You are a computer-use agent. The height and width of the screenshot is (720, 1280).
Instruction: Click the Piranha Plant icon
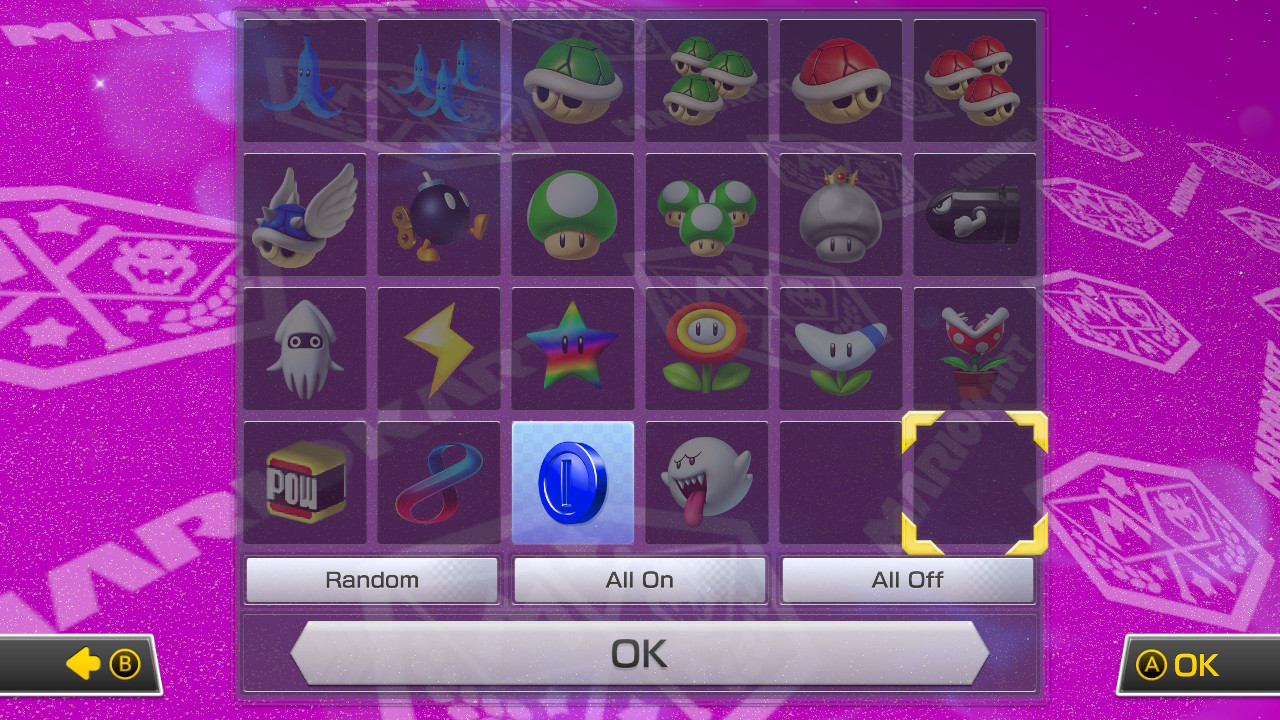pyautogui.click(x=974, y=348)
